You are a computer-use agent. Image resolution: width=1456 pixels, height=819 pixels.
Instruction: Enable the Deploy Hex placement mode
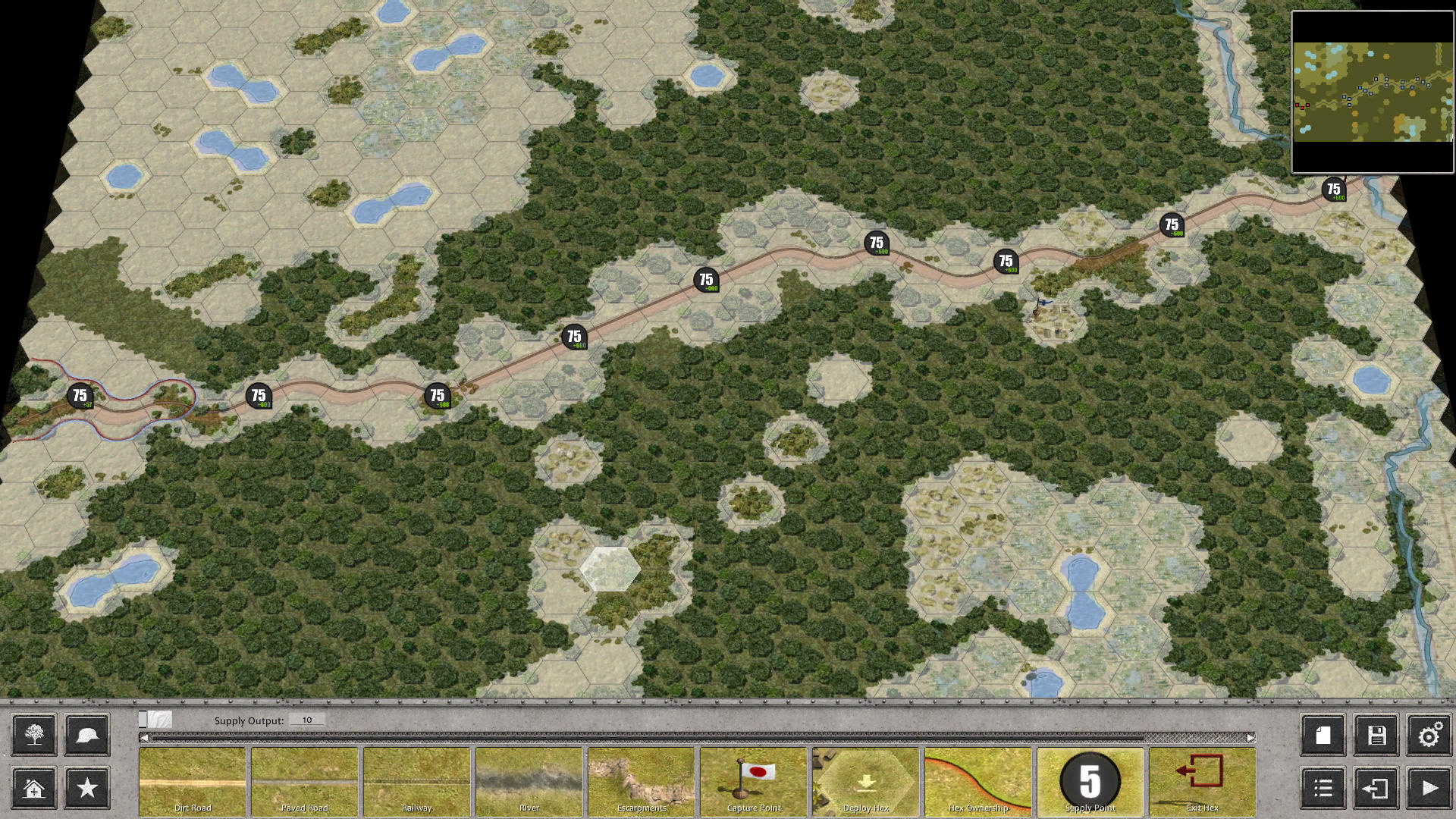click(x=865, y=781)
